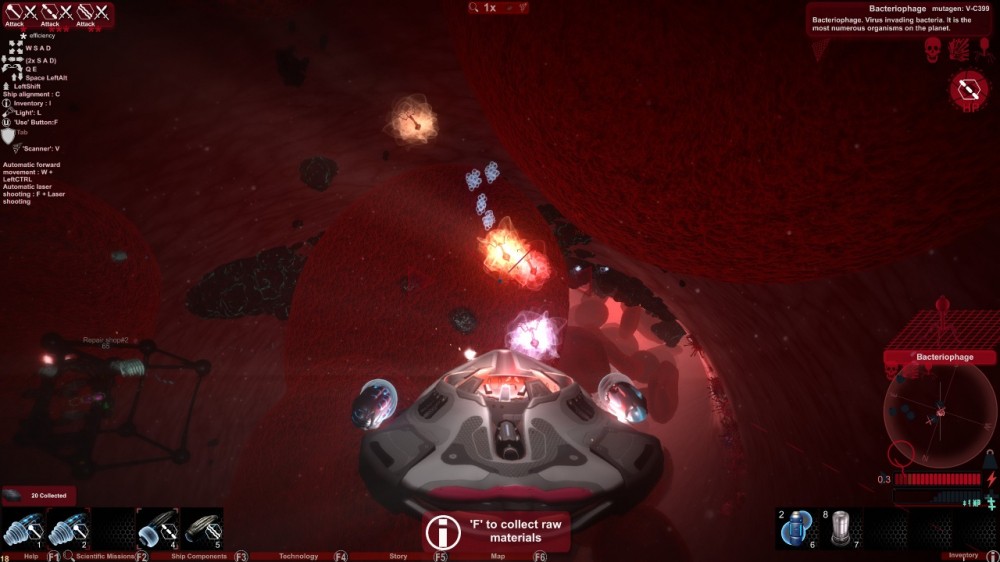Select weapon slot number 5

pos(202,528)
